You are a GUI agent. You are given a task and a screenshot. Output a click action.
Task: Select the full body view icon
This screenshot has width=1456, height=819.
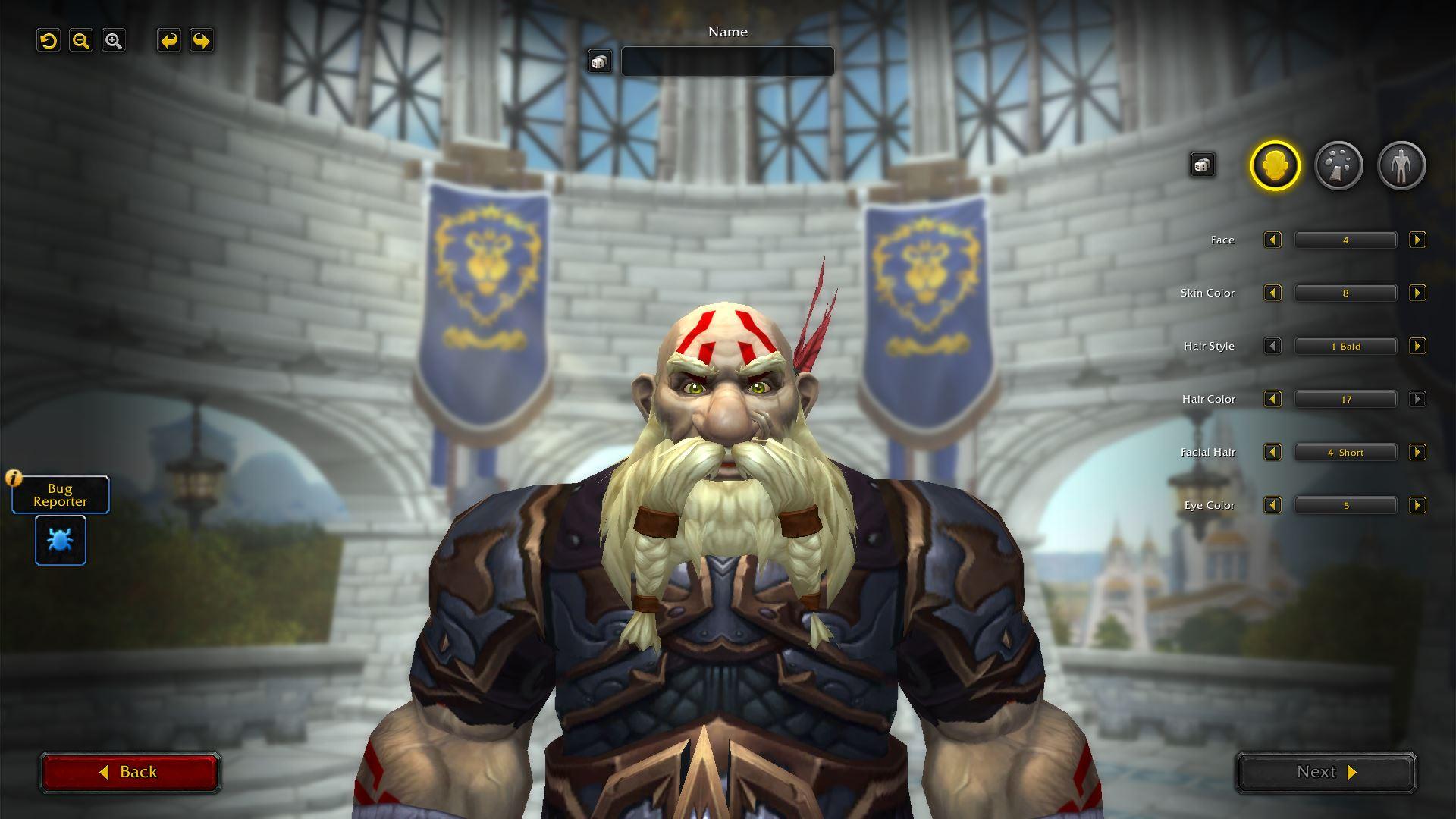tap(1401, 165)
